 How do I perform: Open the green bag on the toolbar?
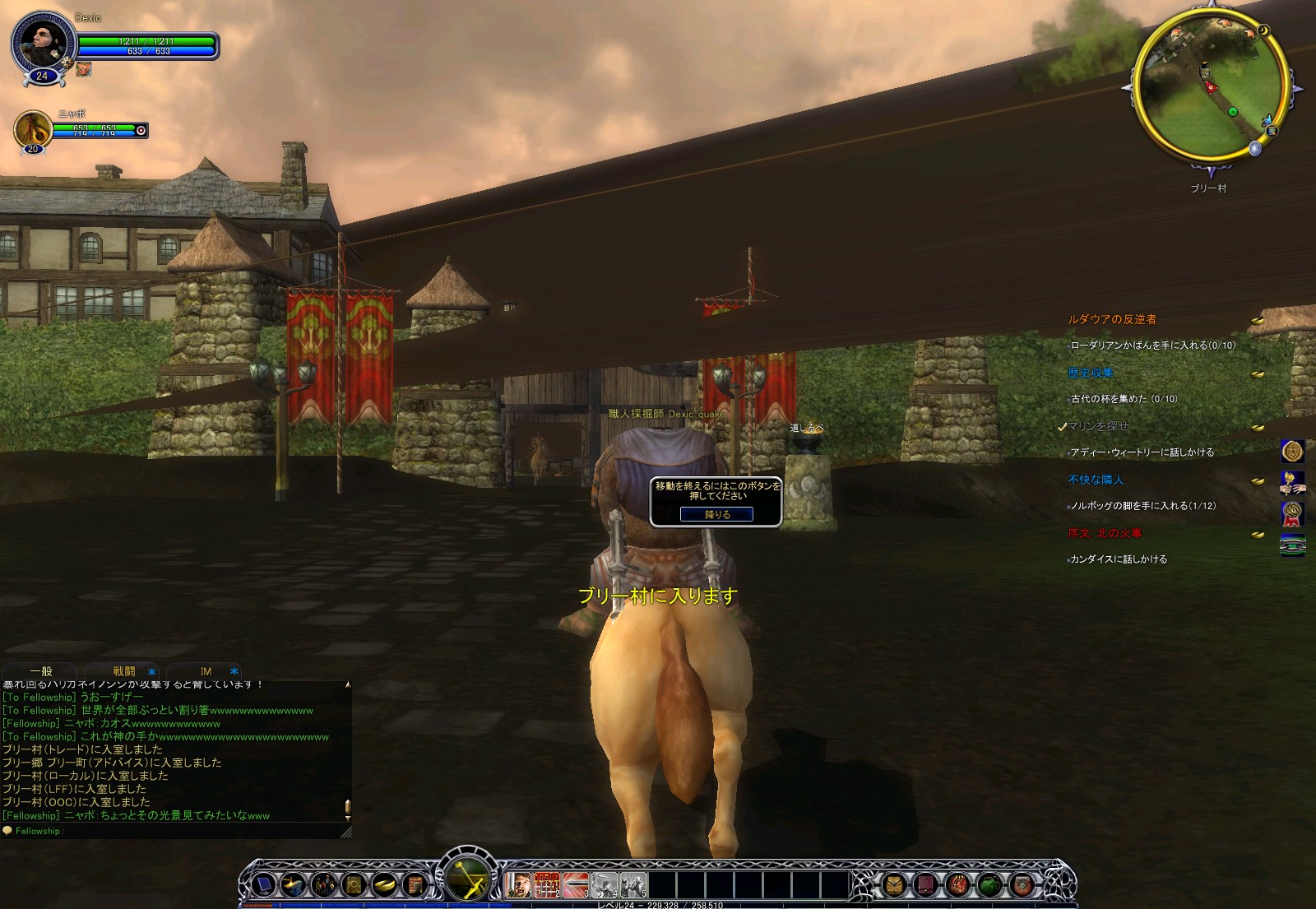(989, 885)
